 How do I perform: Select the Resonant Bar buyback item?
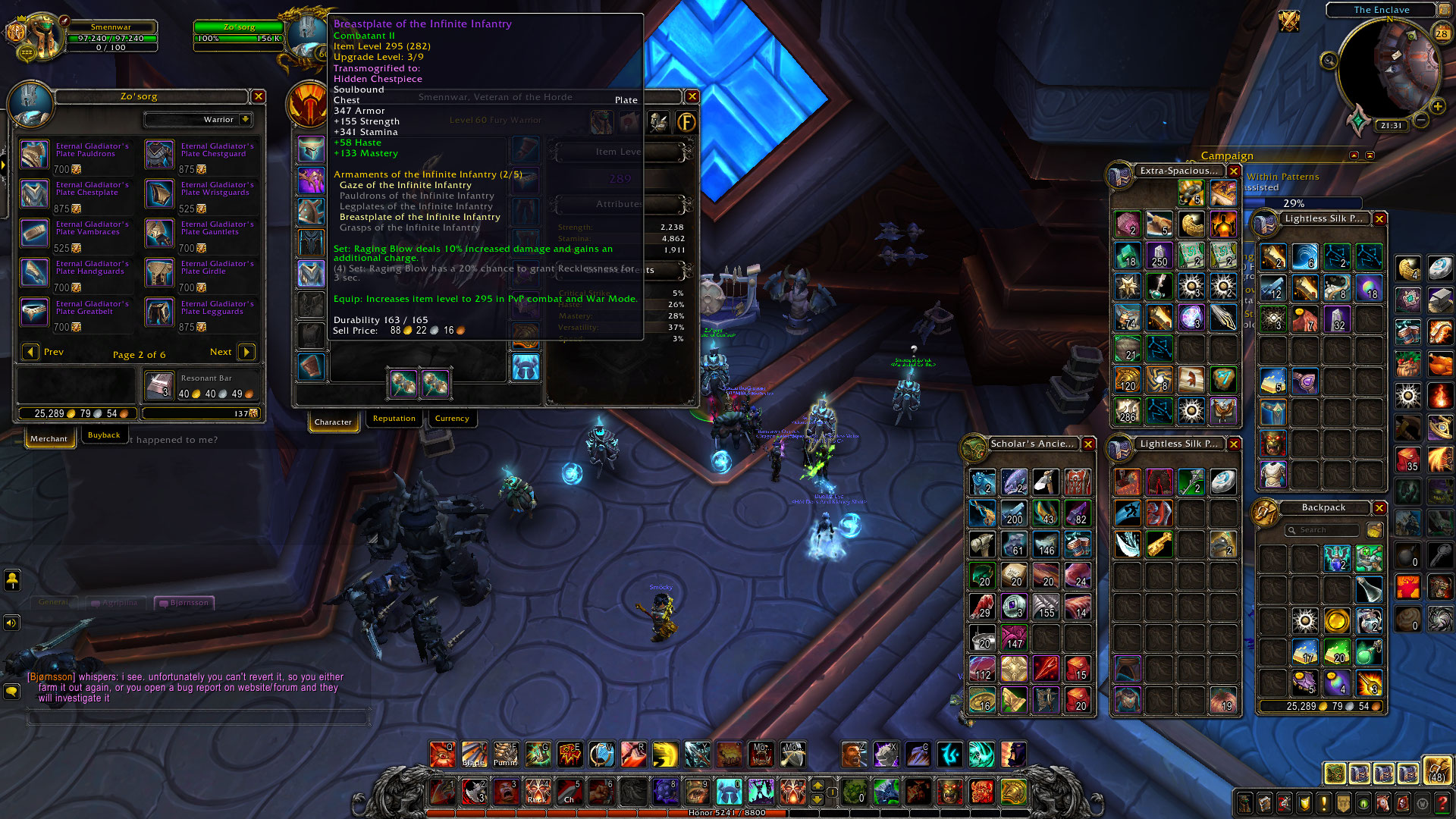click(159, 386)
